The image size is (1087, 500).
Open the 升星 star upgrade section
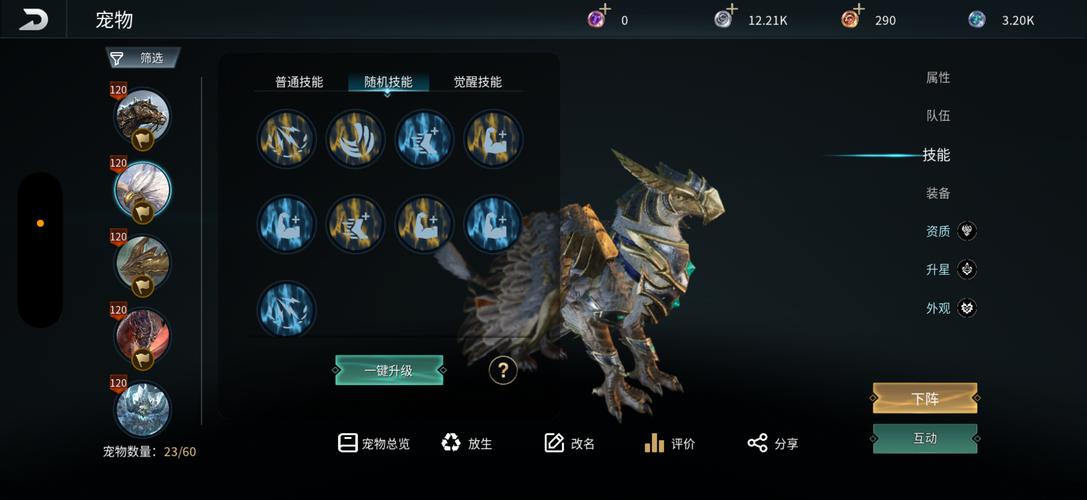938,269
